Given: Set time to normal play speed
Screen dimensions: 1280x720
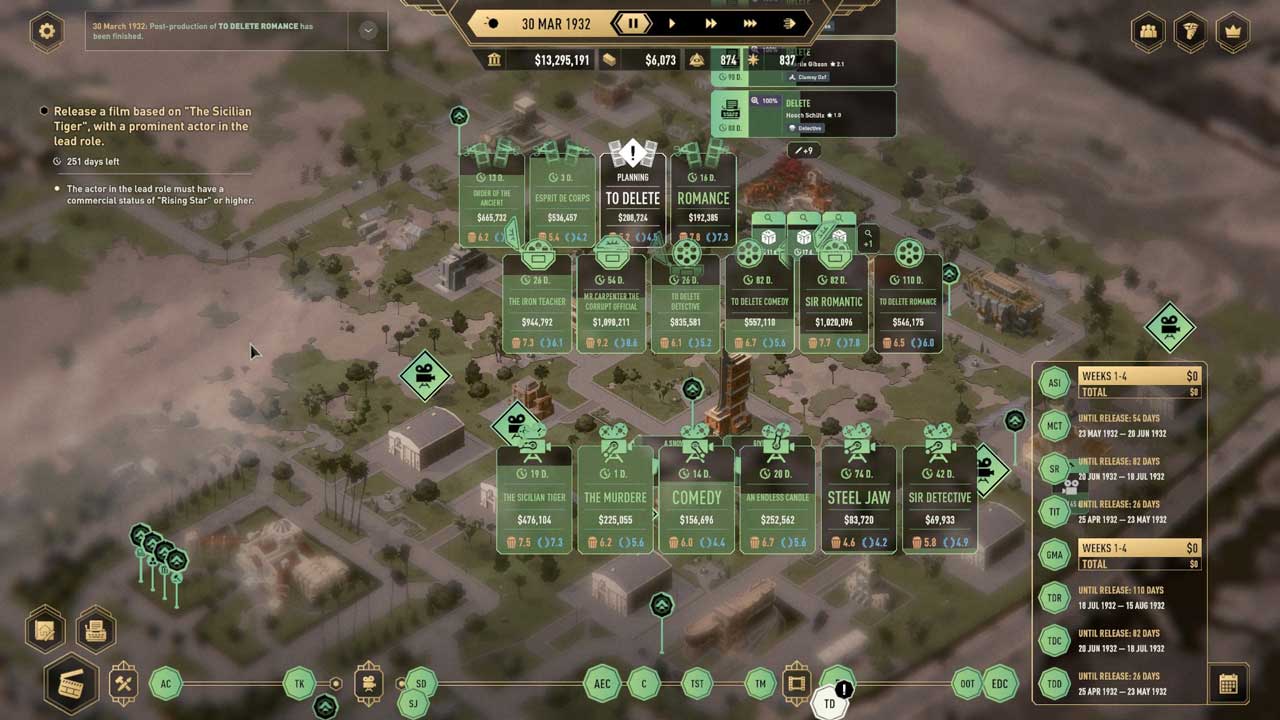Looking at the screenshot, I should click(671, 23).
